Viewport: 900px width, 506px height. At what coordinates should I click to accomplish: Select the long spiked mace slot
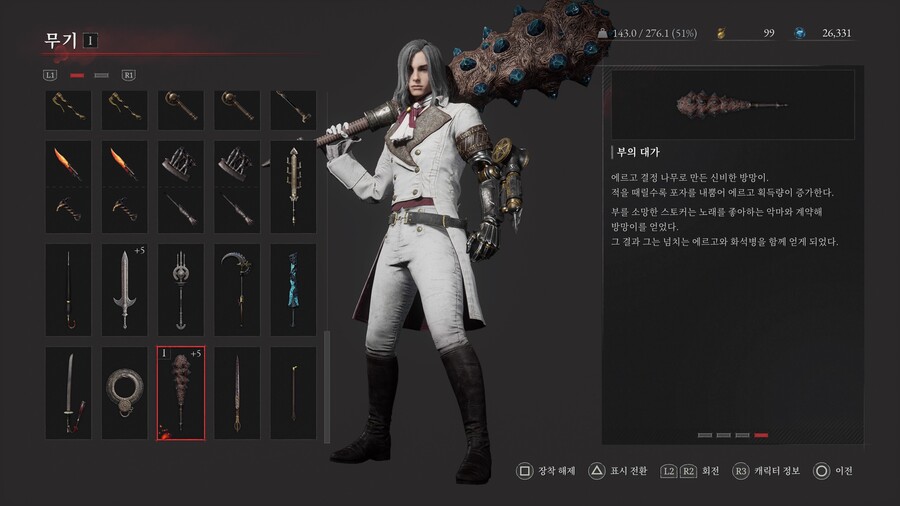(x=293, y=186)
